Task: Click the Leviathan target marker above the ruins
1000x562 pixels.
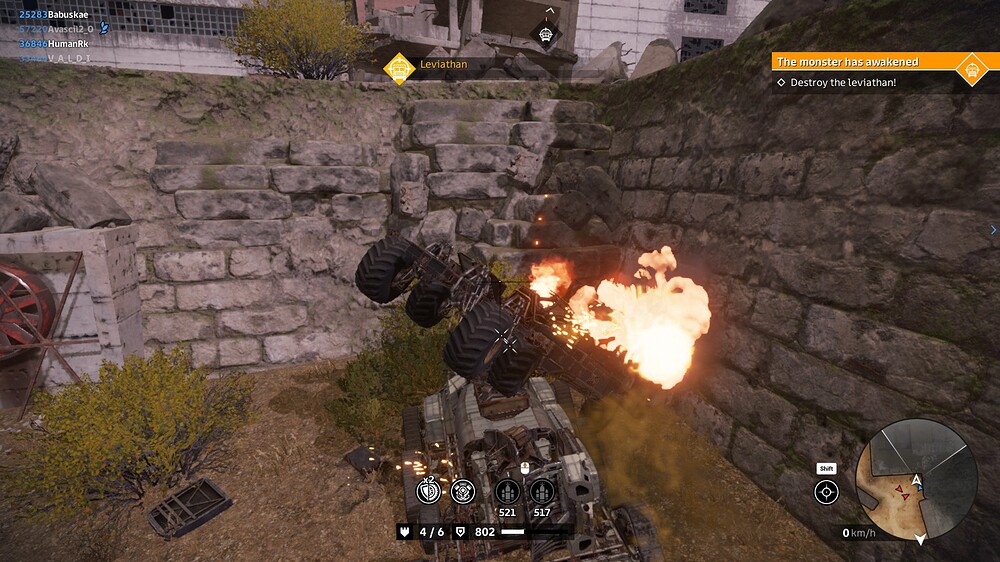Action: (547, 36)
